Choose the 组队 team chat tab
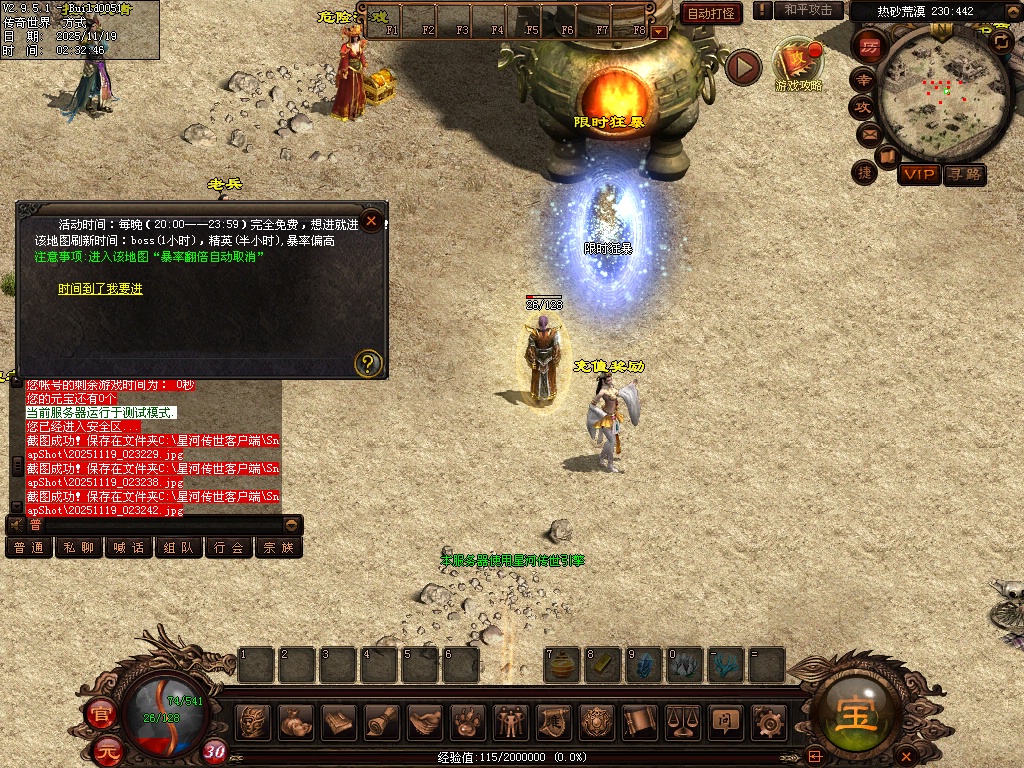Screen dimensions: 1024x768 [179, 548]
